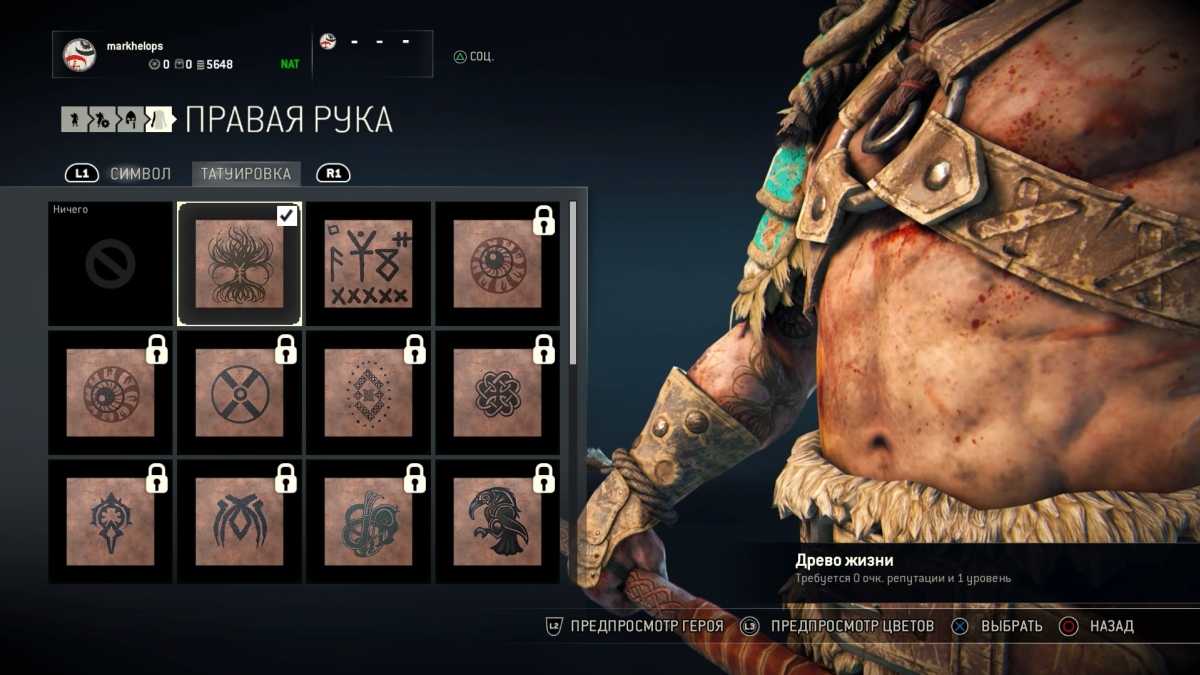Choose the locked dotted diamond tattoo
Image resolution: width=1200 pixels, height=675 pixels.
[x=368, y=393]
